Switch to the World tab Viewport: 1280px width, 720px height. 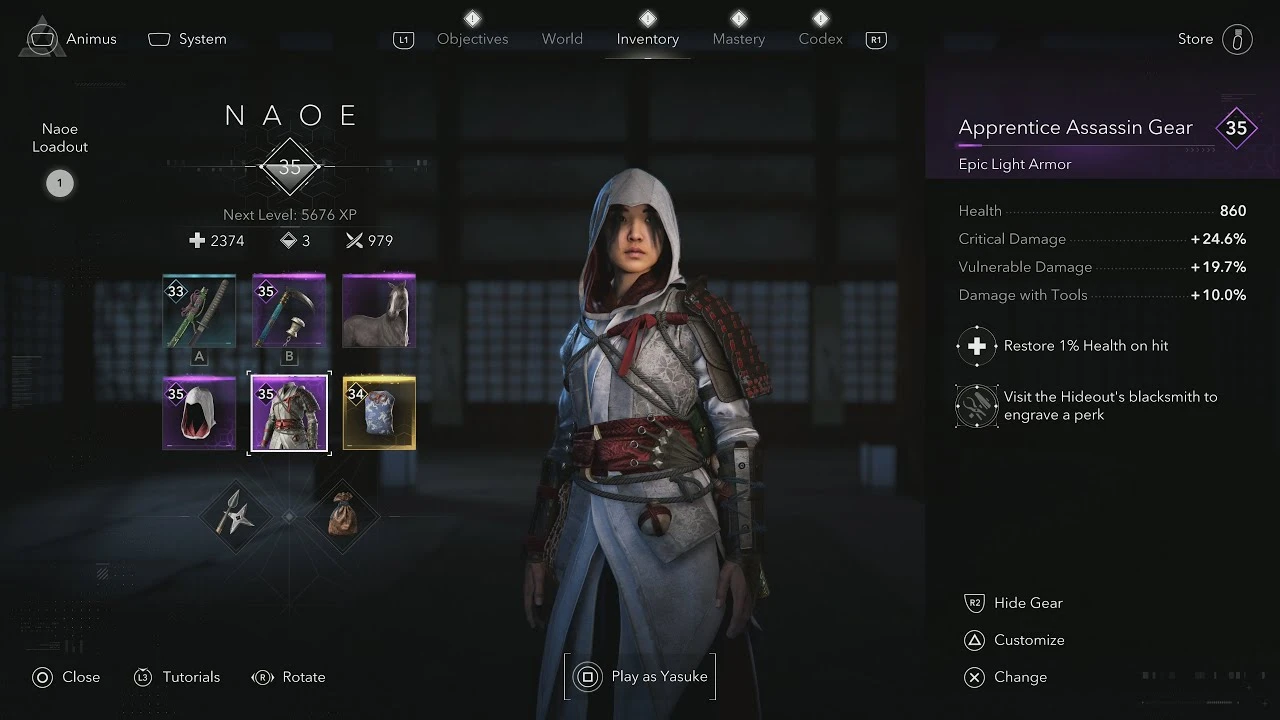coord(562,38)
